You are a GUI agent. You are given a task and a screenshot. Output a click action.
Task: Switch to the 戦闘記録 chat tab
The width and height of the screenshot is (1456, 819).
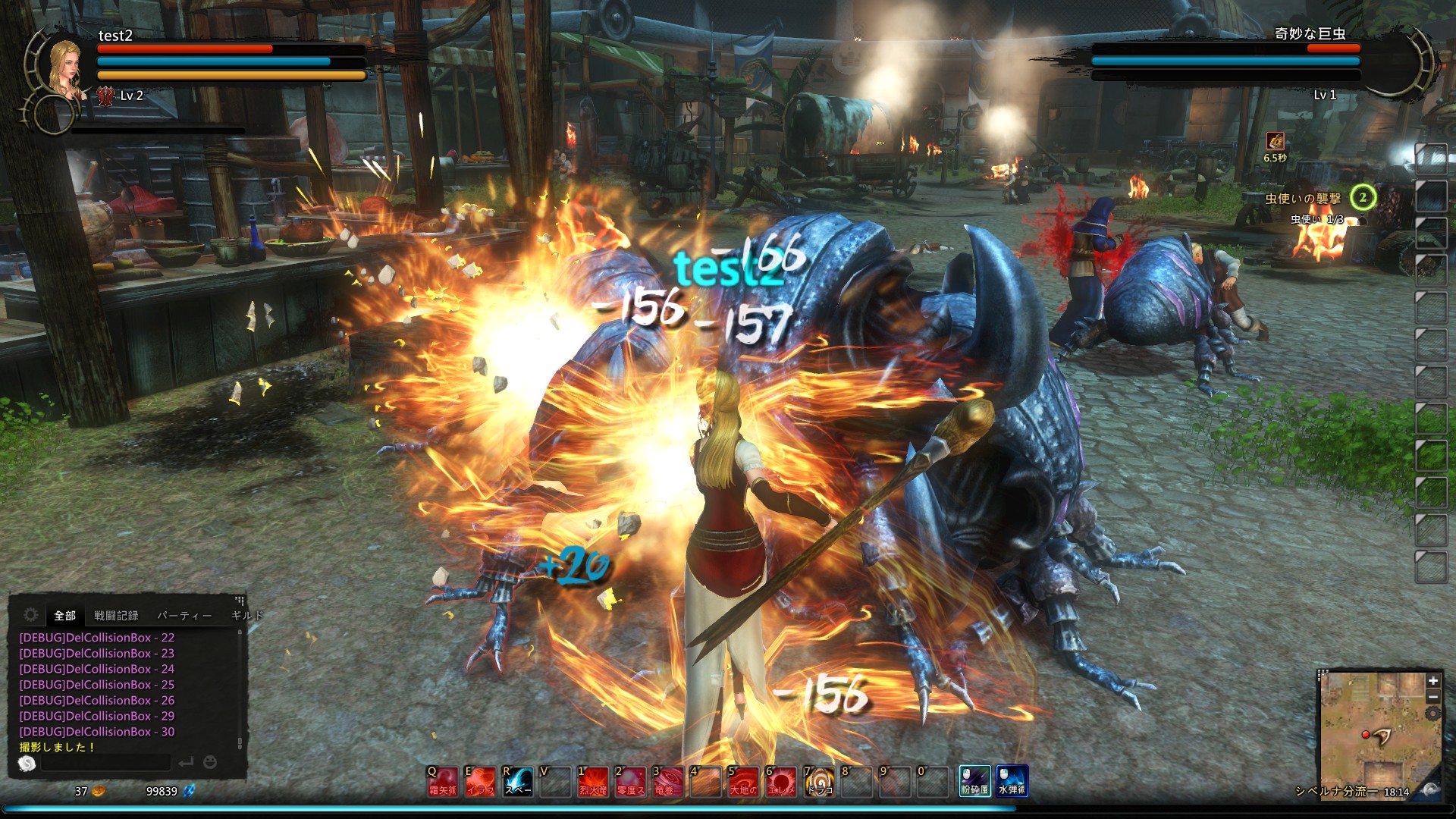tap(116, 615)
